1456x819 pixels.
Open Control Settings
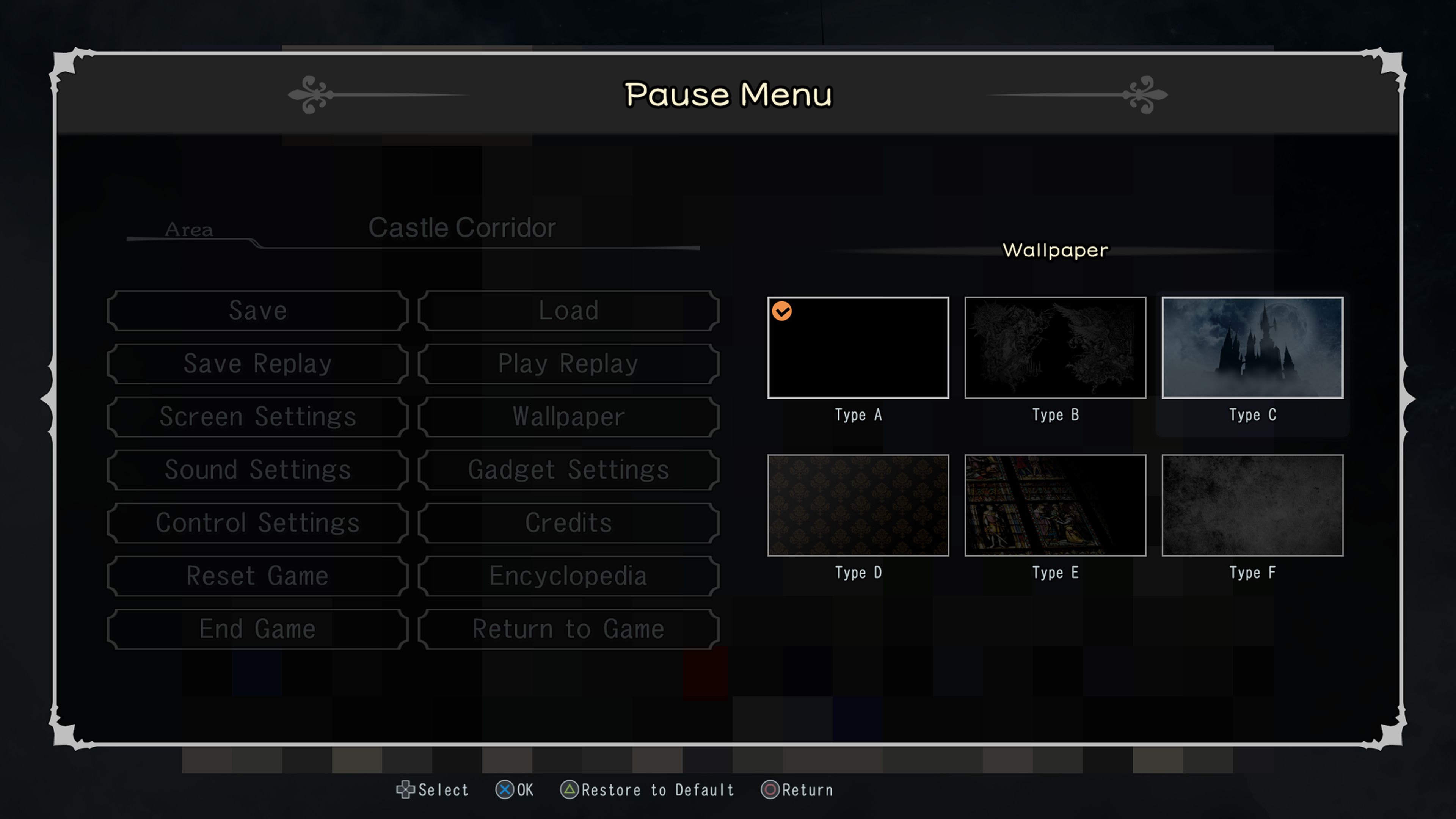point(258,523)
